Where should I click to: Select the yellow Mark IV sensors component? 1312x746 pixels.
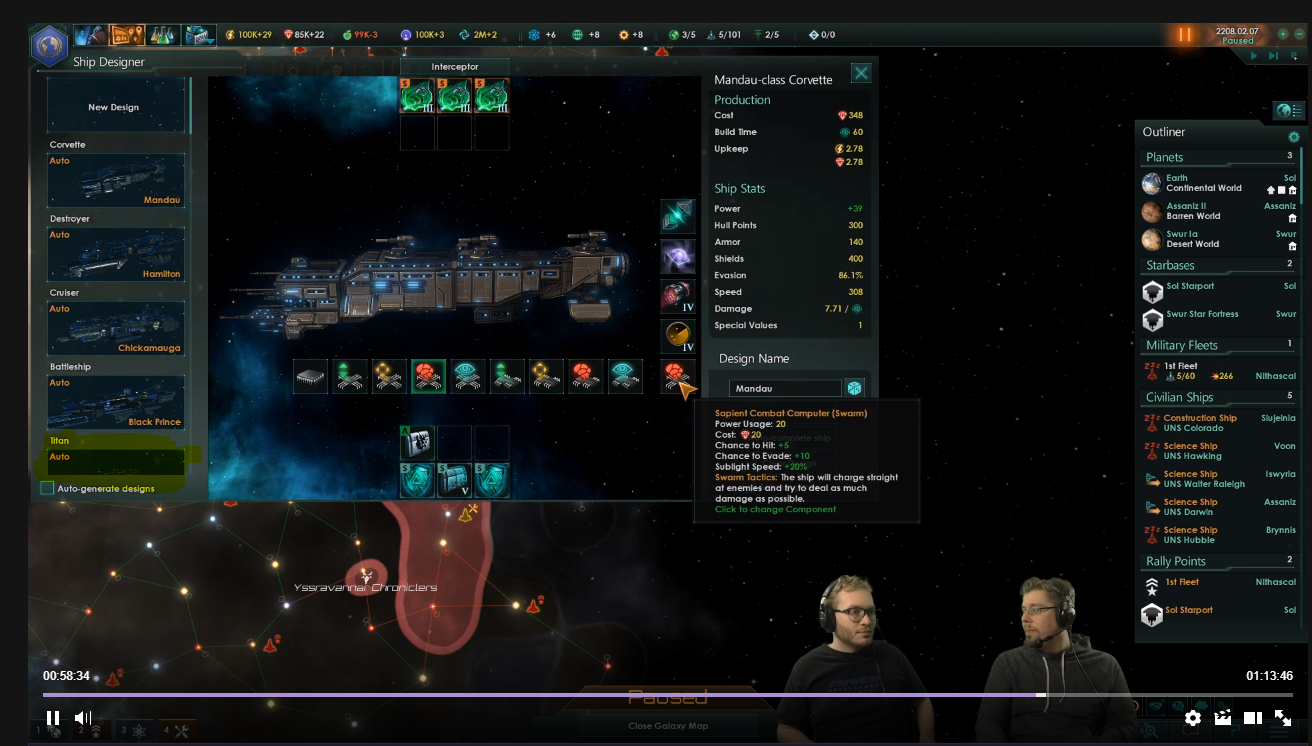(x=677, y=336)
